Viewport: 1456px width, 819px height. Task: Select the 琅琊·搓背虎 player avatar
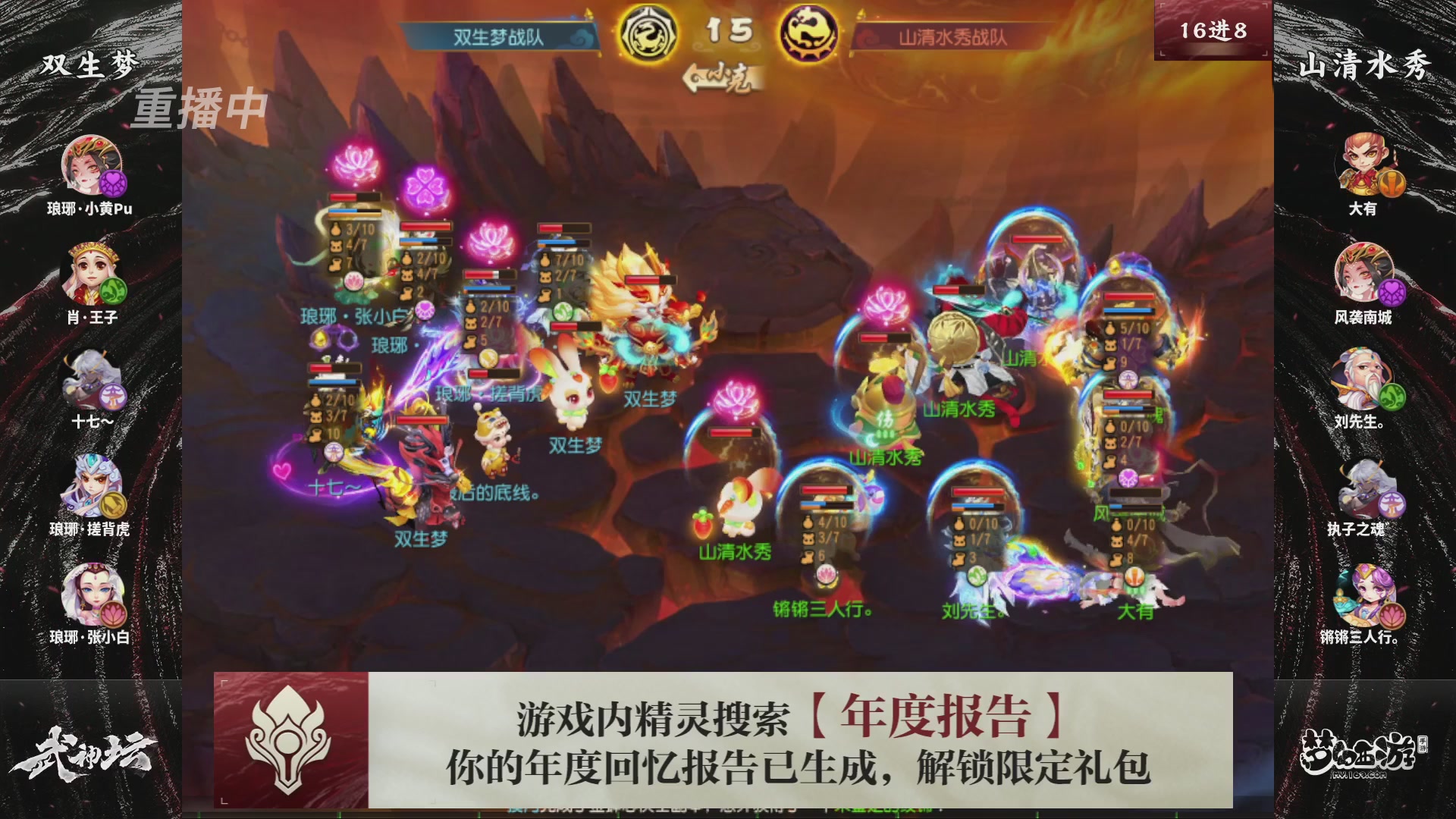click(x=91, y=485)
